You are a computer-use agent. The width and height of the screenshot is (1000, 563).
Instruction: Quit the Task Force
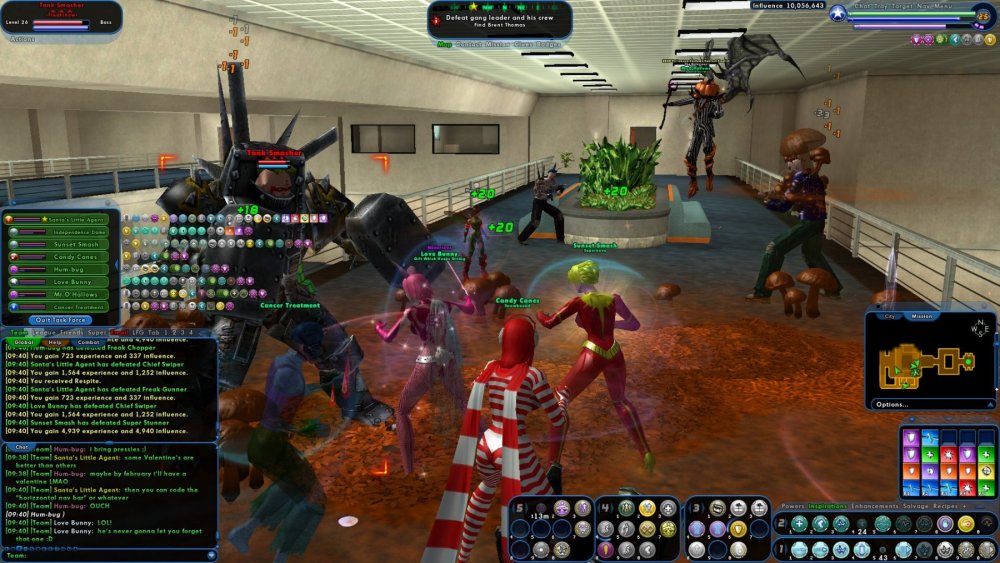pyautogui.click(x=62, y=319)
